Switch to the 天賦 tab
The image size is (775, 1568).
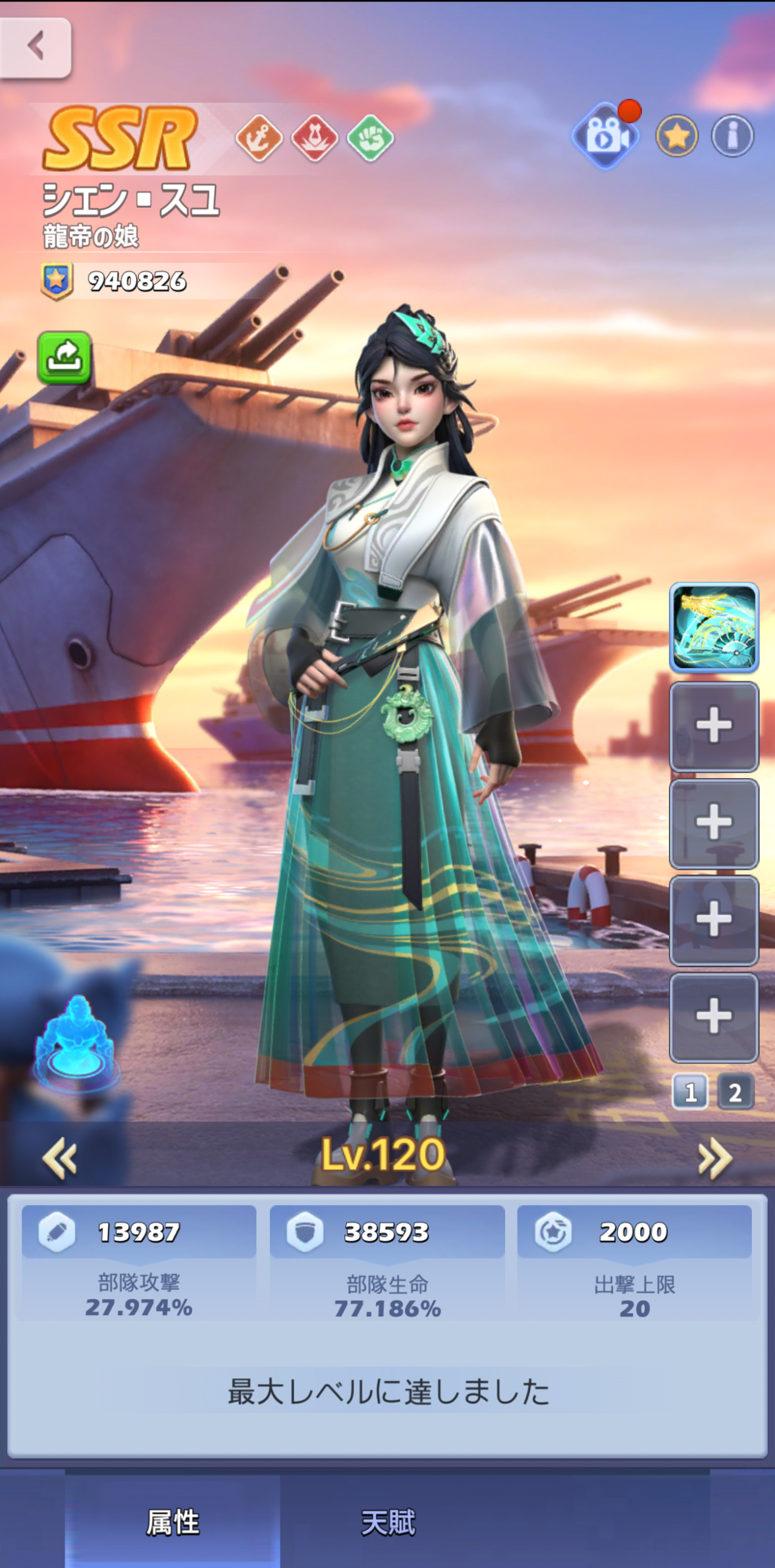(388, 1522)
